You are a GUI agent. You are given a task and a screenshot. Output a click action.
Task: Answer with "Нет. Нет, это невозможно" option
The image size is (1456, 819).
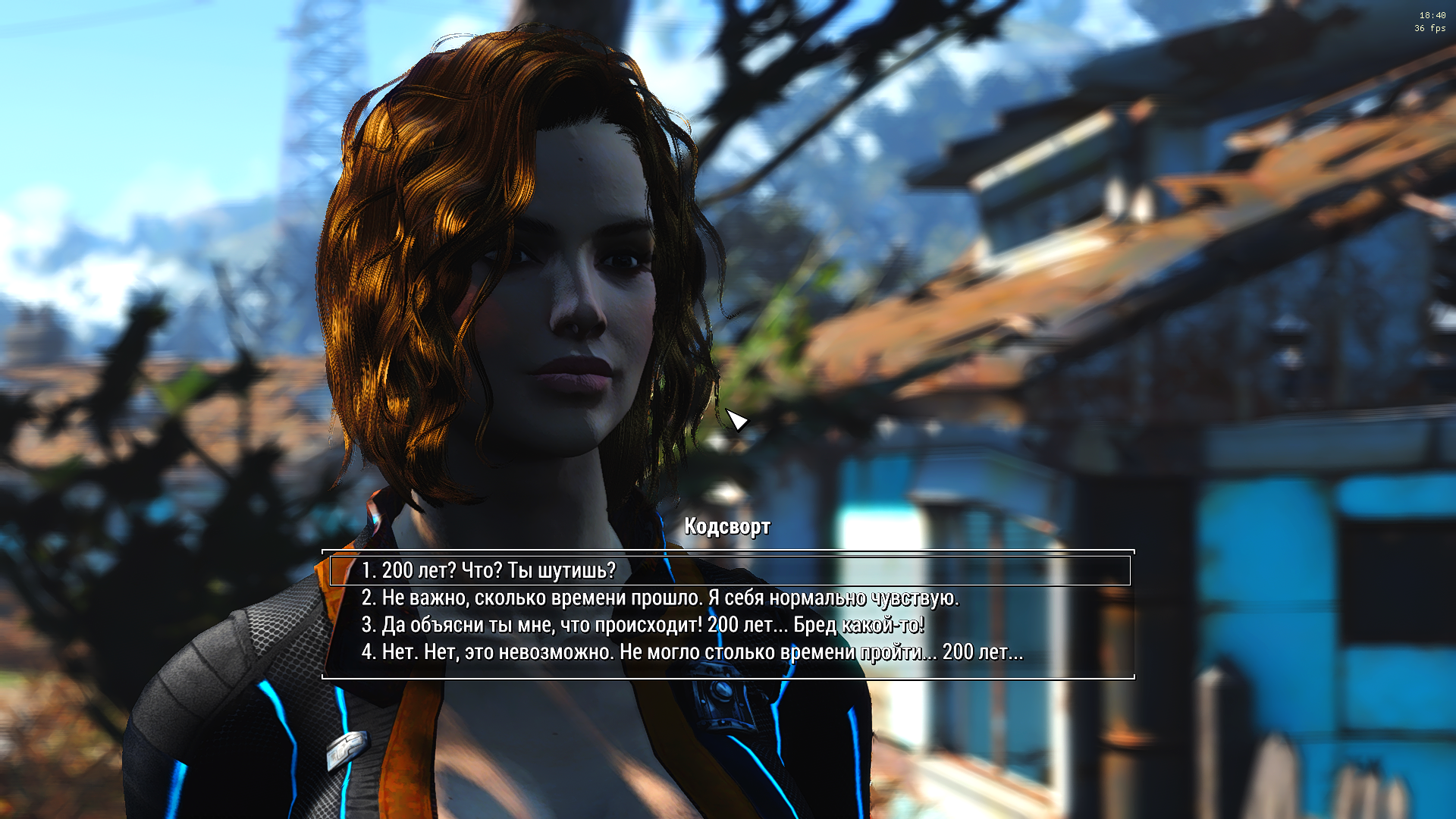click(x=692, y=652)
